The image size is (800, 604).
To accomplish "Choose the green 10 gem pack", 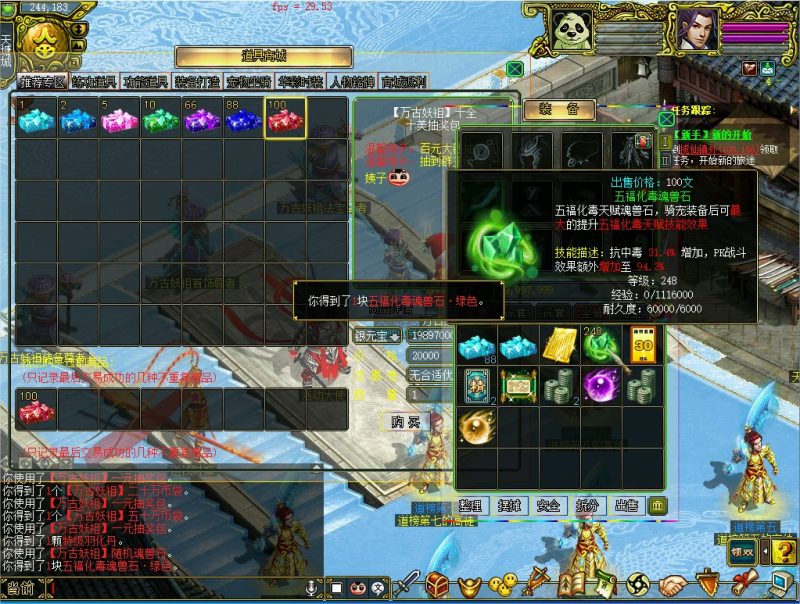I will pos(160,118).
